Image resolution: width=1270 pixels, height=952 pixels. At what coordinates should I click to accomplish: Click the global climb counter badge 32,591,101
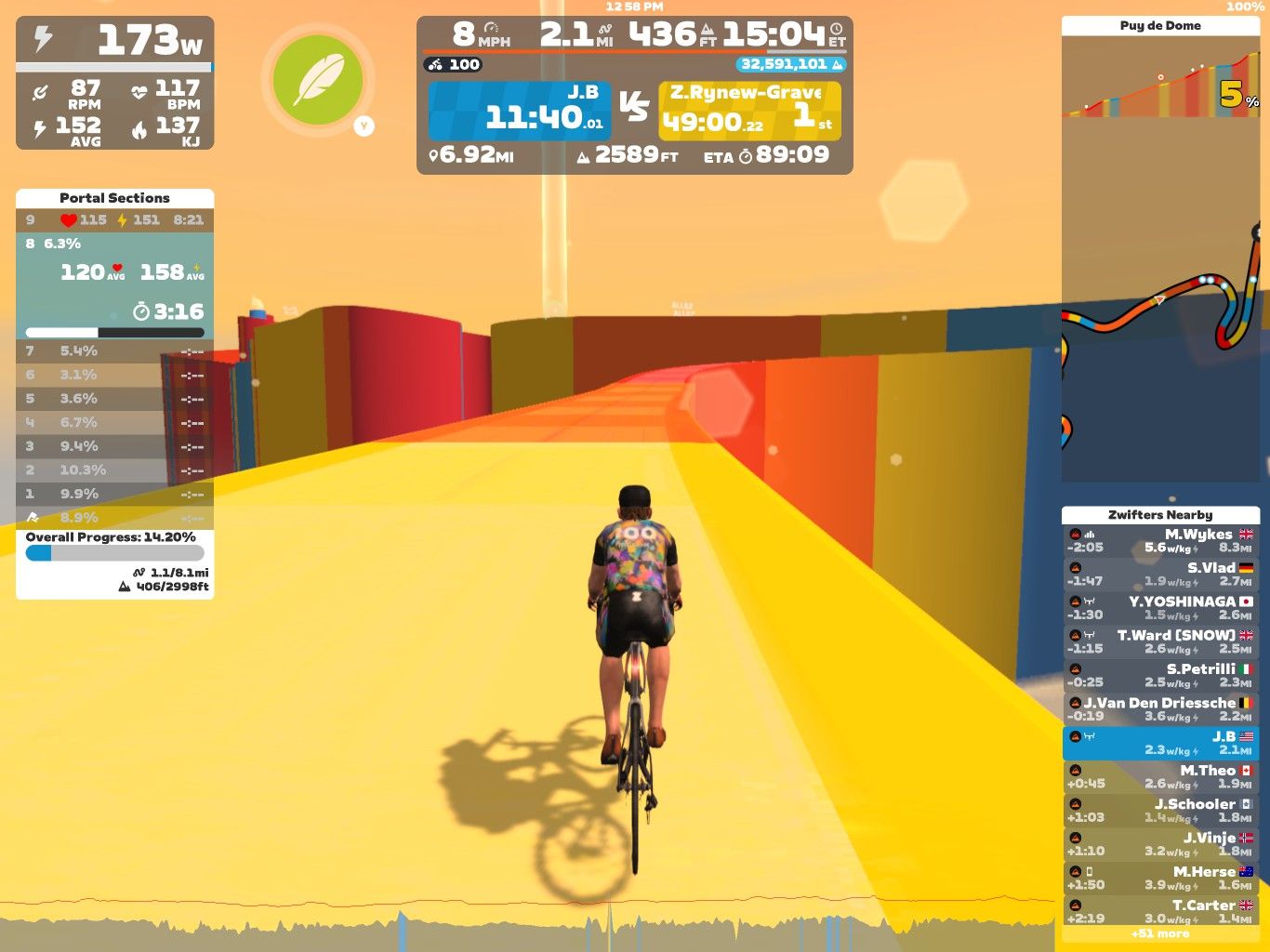pyautogui.click(x=791, y=64)
